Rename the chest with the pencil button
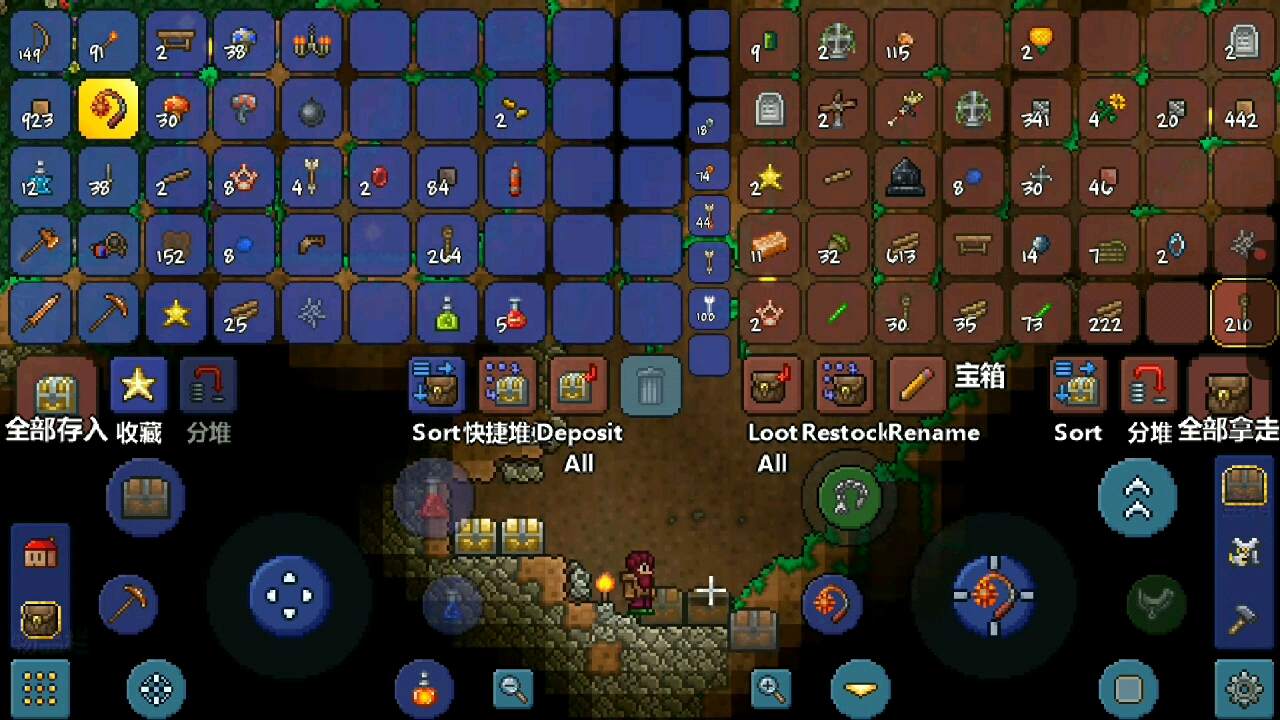 pos(916,386)
